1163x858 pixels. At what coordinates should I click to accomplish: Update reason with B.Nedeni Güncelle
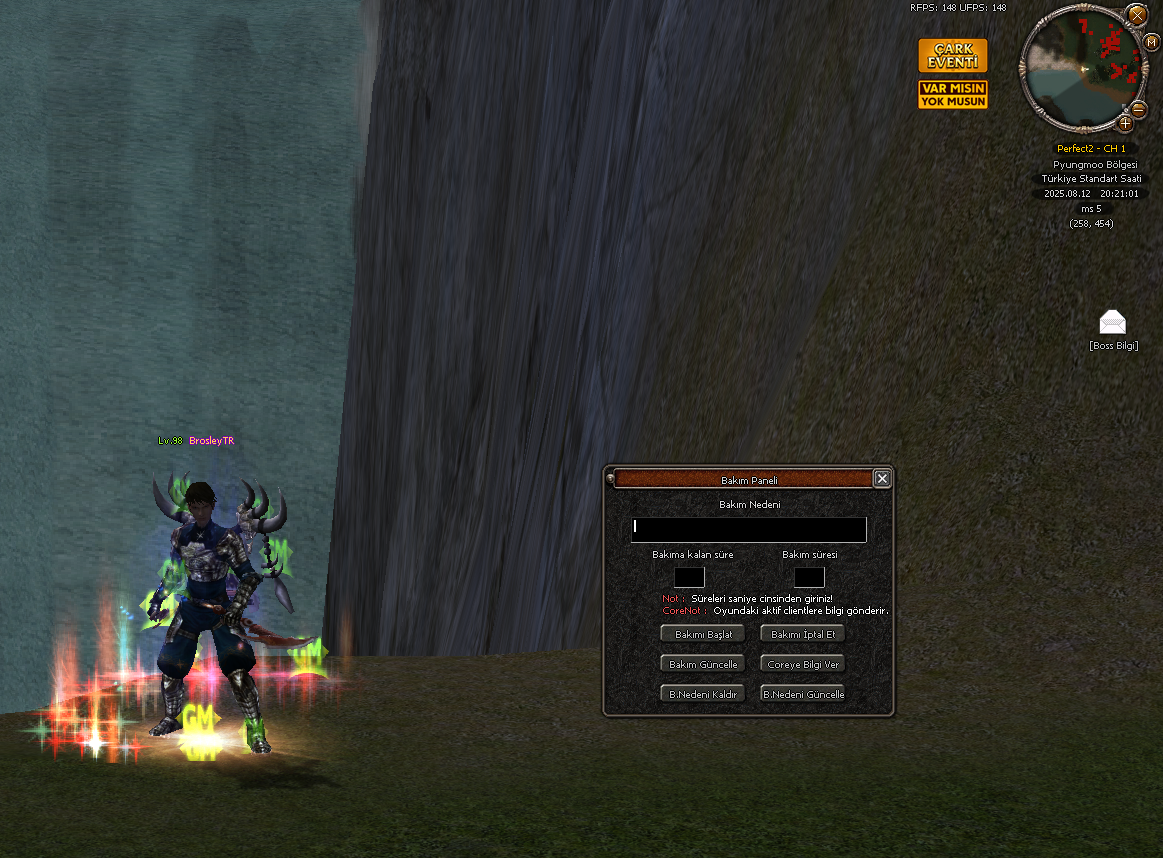pyautogui.click(x=803, y=694)
